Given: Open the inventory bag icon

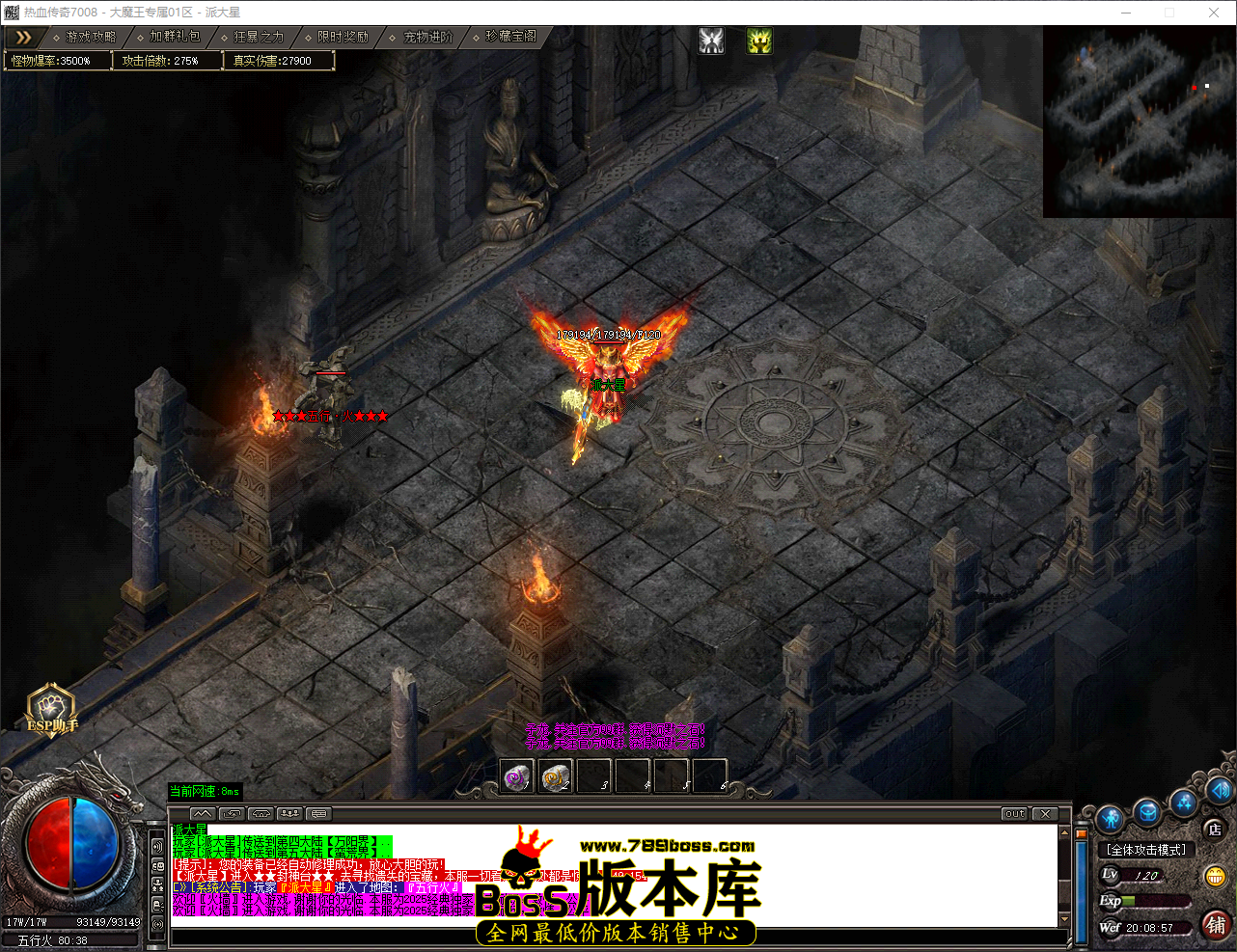Looking at the screenshot, I should [x=1147, y=813].
